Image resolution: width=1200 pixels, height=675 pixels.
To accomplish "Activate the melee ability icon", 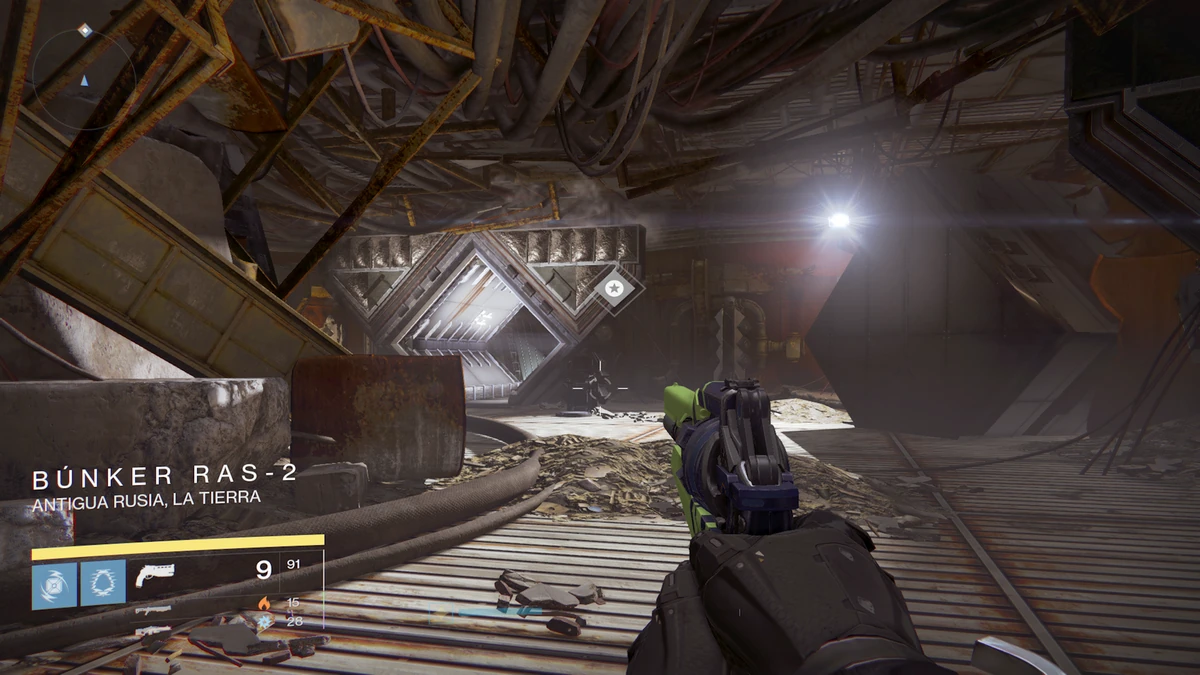I will 102,583.
